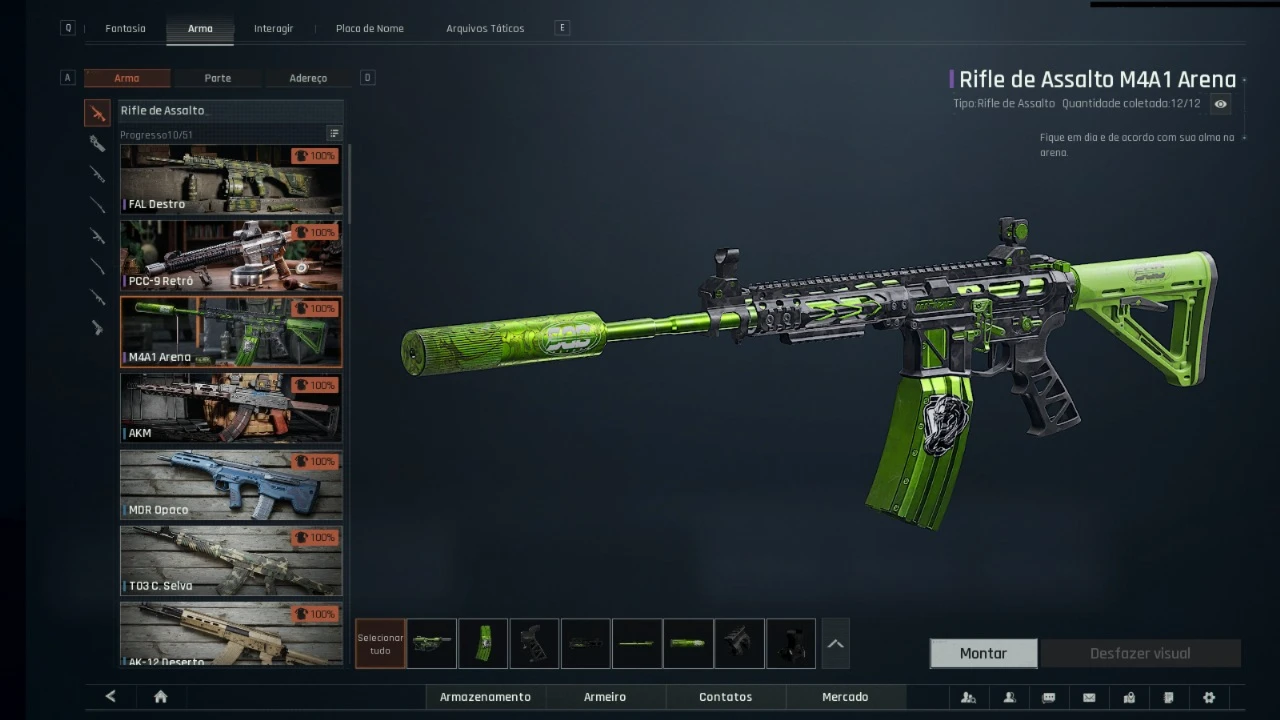Open the Interagir tab
Viewport: 1280px width, 720px height.
(273, 28)
